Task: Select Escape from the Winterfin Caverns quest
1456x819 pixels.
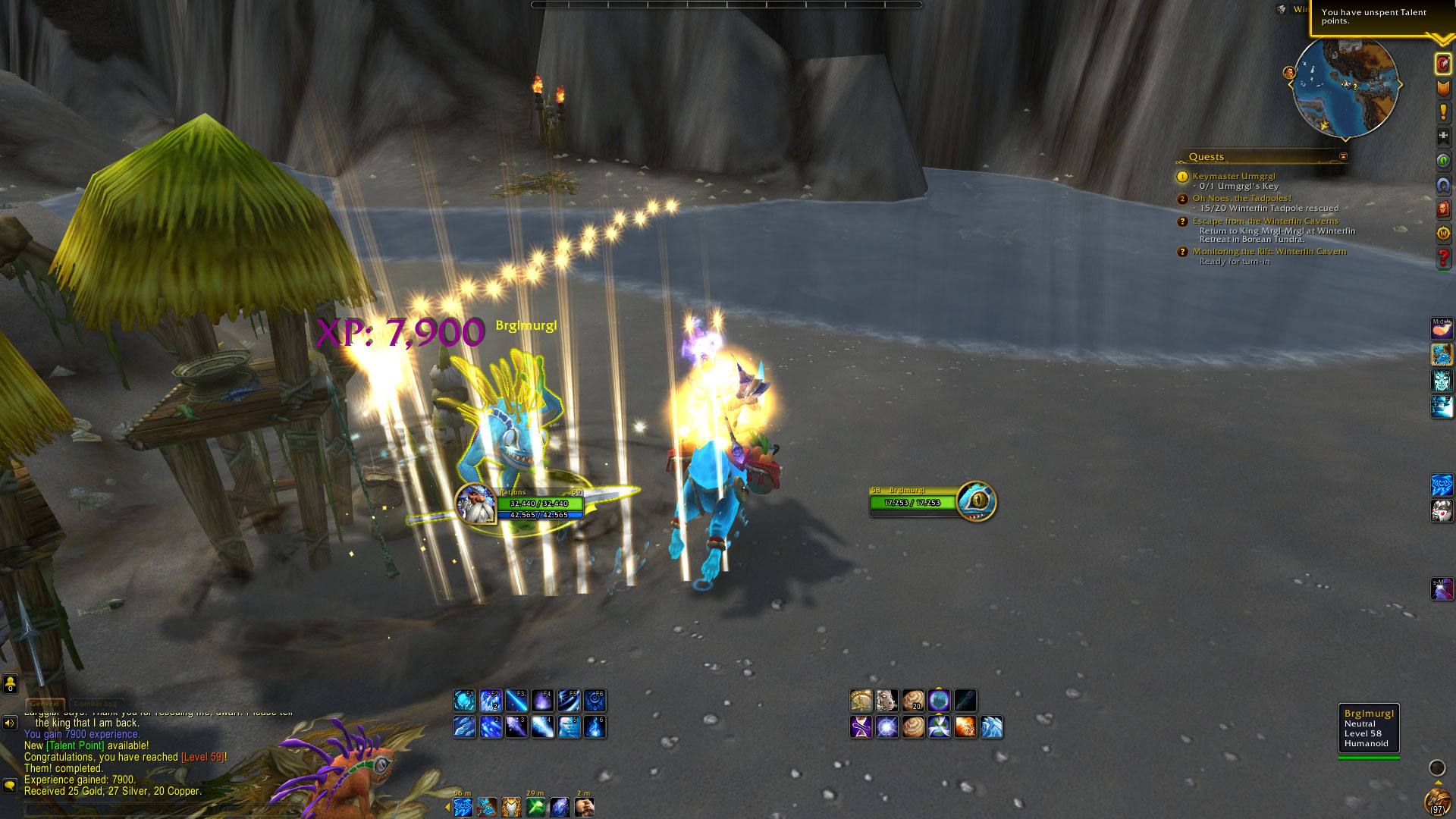Action: (1265, 221)
